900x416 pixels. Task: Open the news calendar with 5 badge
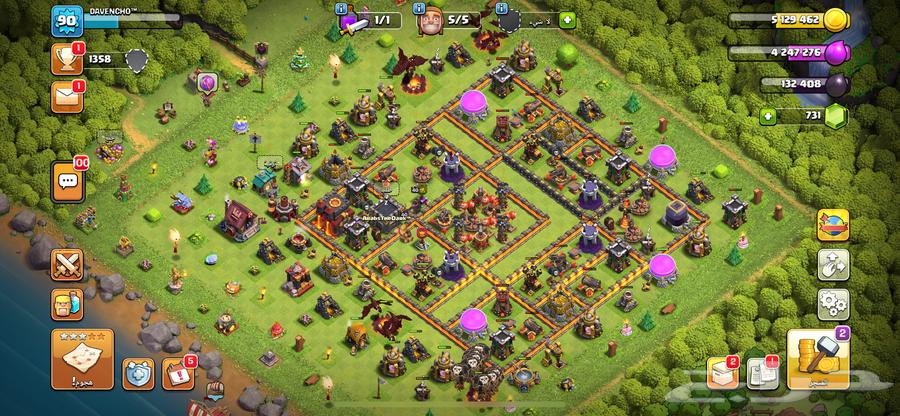pyautogui.click(x=176, y=374)
